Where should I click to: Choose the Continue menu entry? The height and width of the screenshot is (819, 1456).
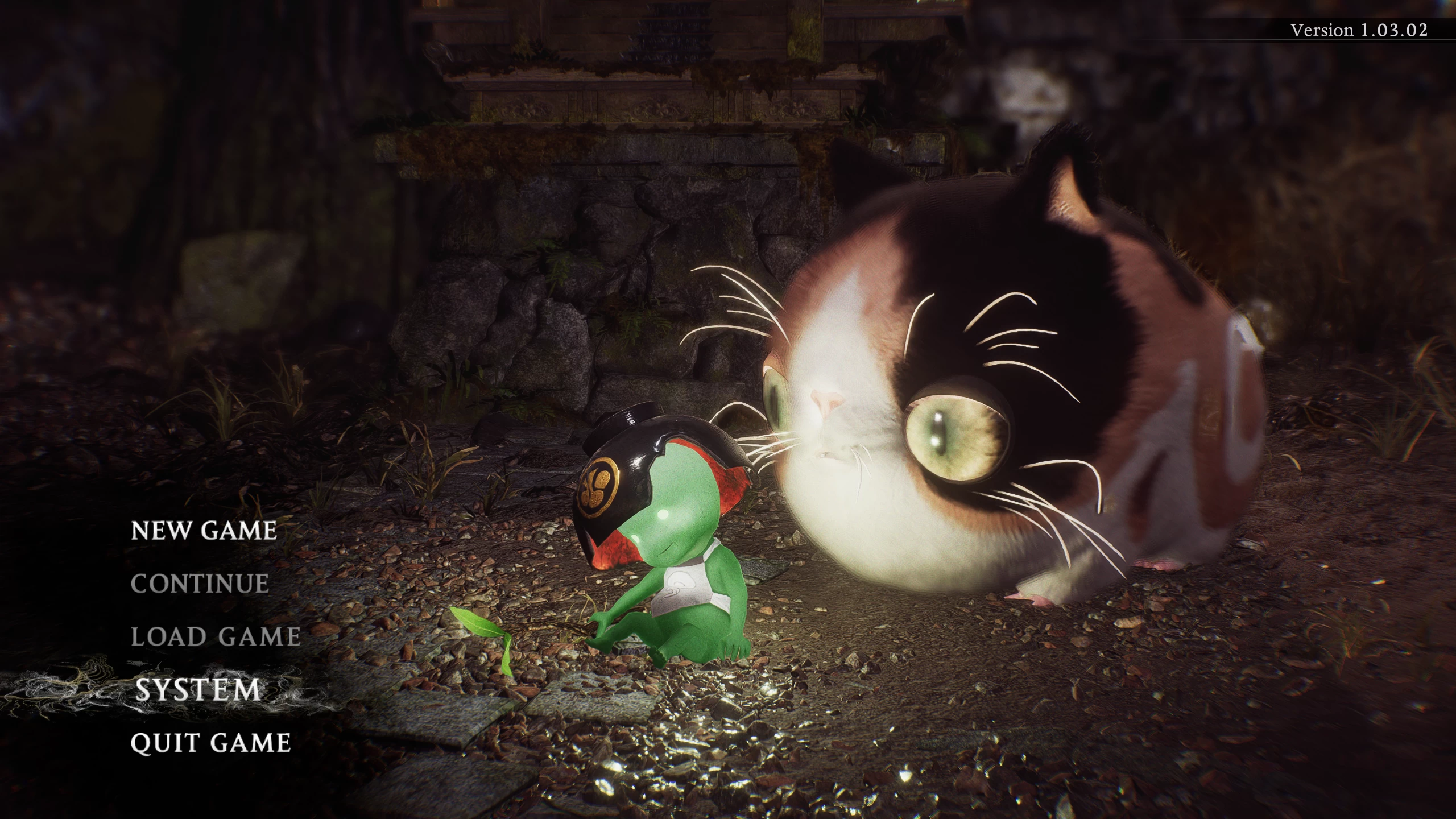200,584
